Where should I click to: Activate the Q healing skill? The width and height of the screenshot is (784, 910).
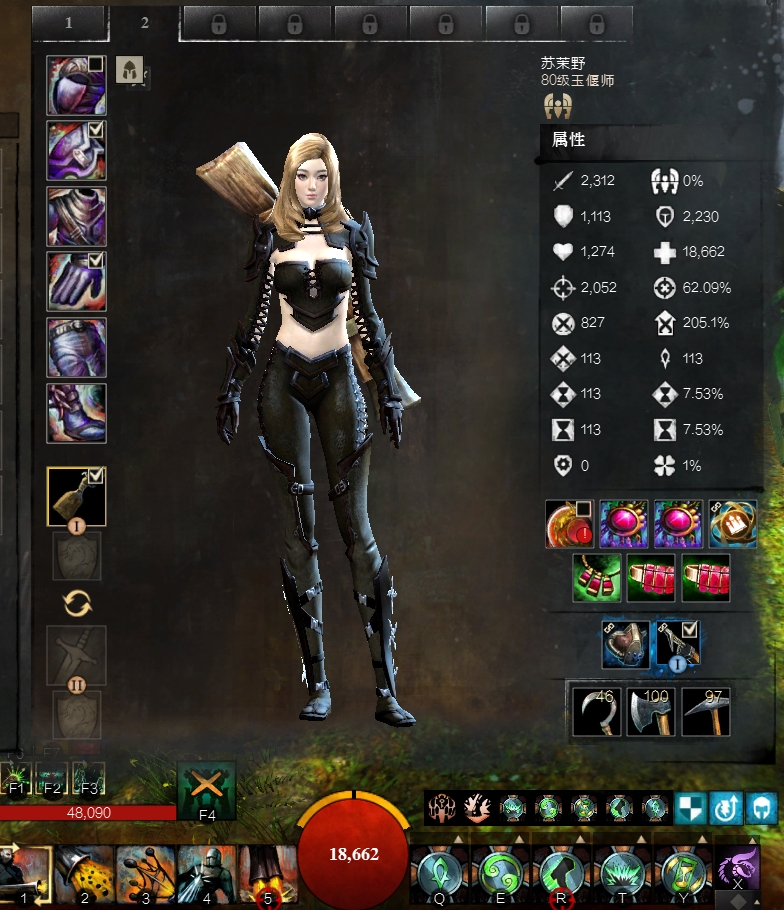tap(439, 874)
